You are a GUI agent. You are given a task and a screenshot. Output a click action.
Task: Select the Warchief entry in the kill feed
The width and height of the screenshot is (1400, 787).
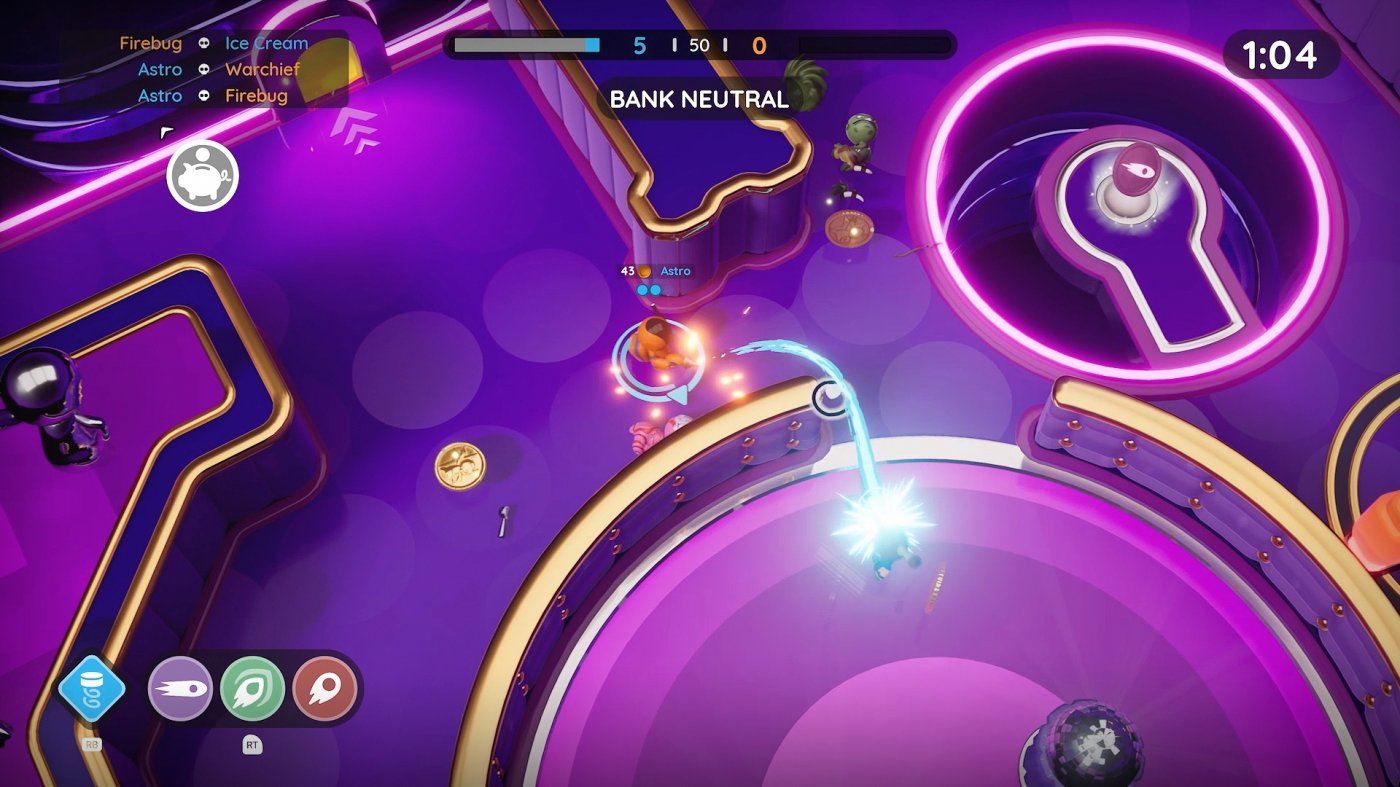[265, 69]
